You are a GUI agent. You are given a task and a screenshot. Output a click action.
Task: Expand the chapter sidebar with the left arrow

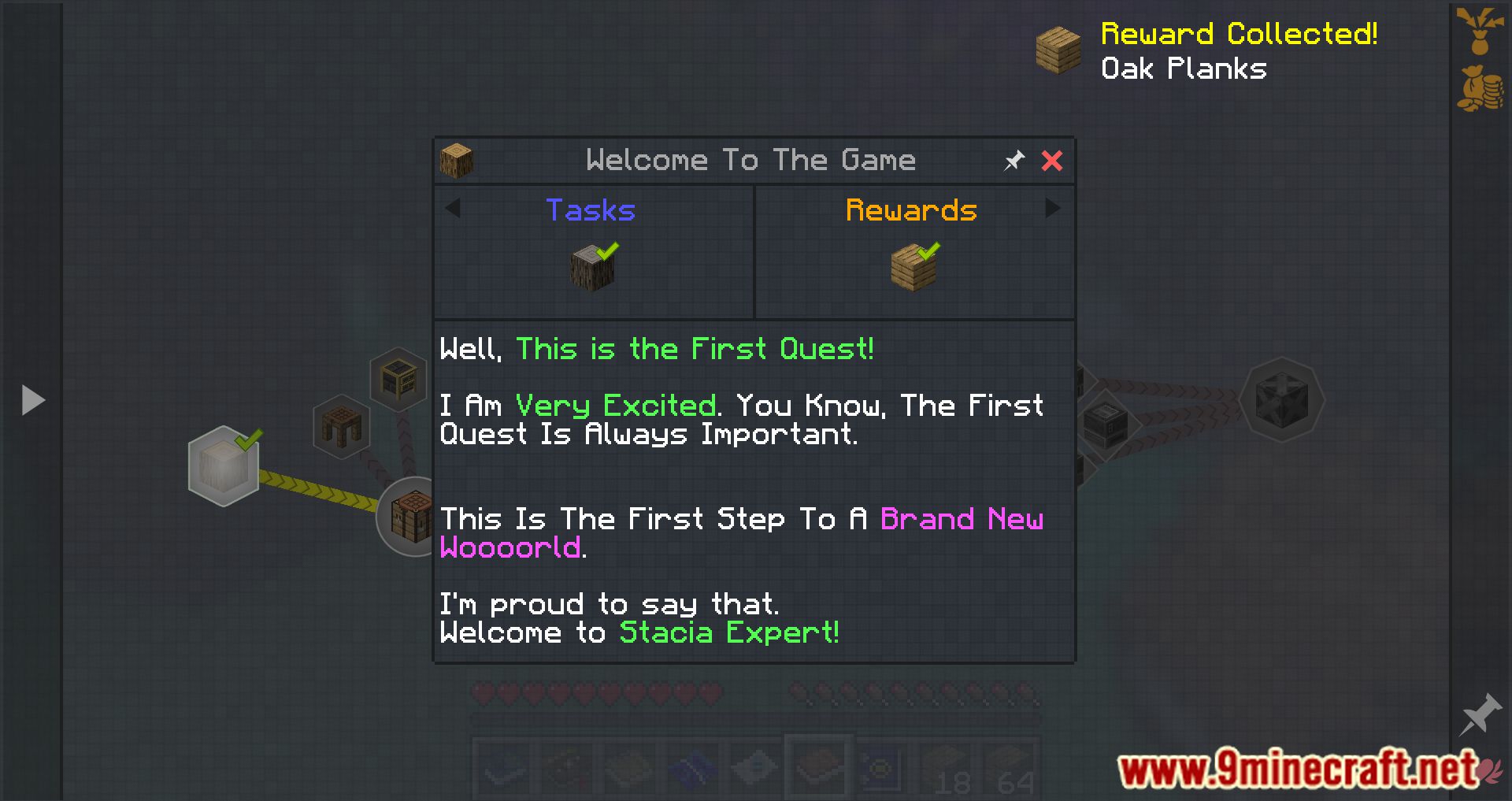click(x=31, y=400)
